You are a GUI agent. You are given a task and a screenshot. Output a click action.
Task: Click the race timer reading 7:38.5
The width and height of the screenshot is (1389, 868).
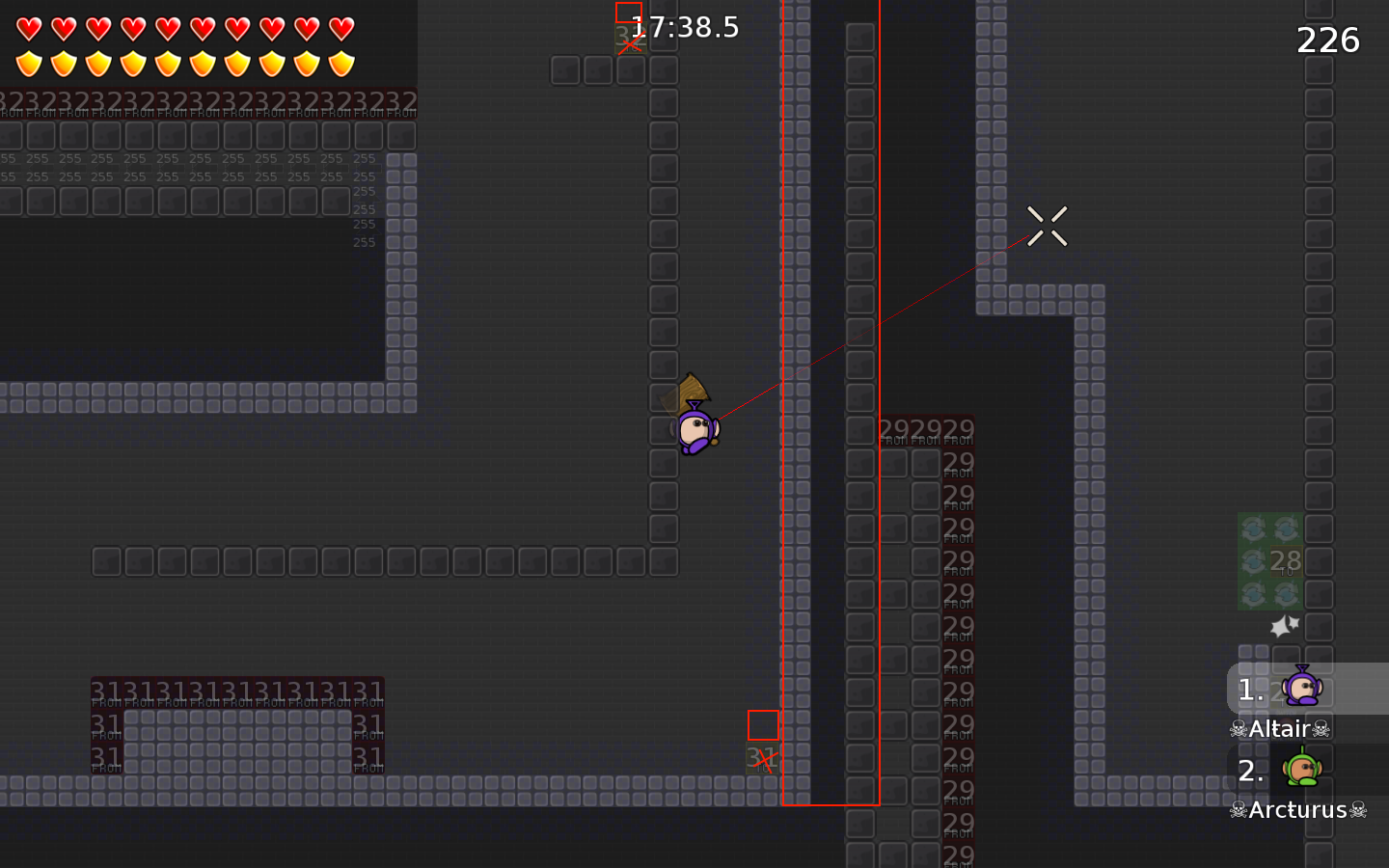(x=685, y=28)
